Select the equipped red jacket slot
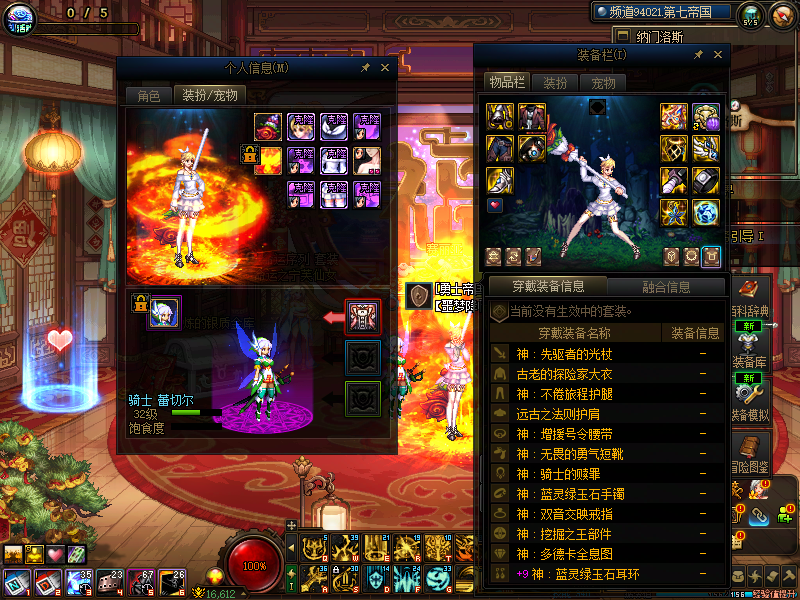800x600 pixels. pos(530,116)
